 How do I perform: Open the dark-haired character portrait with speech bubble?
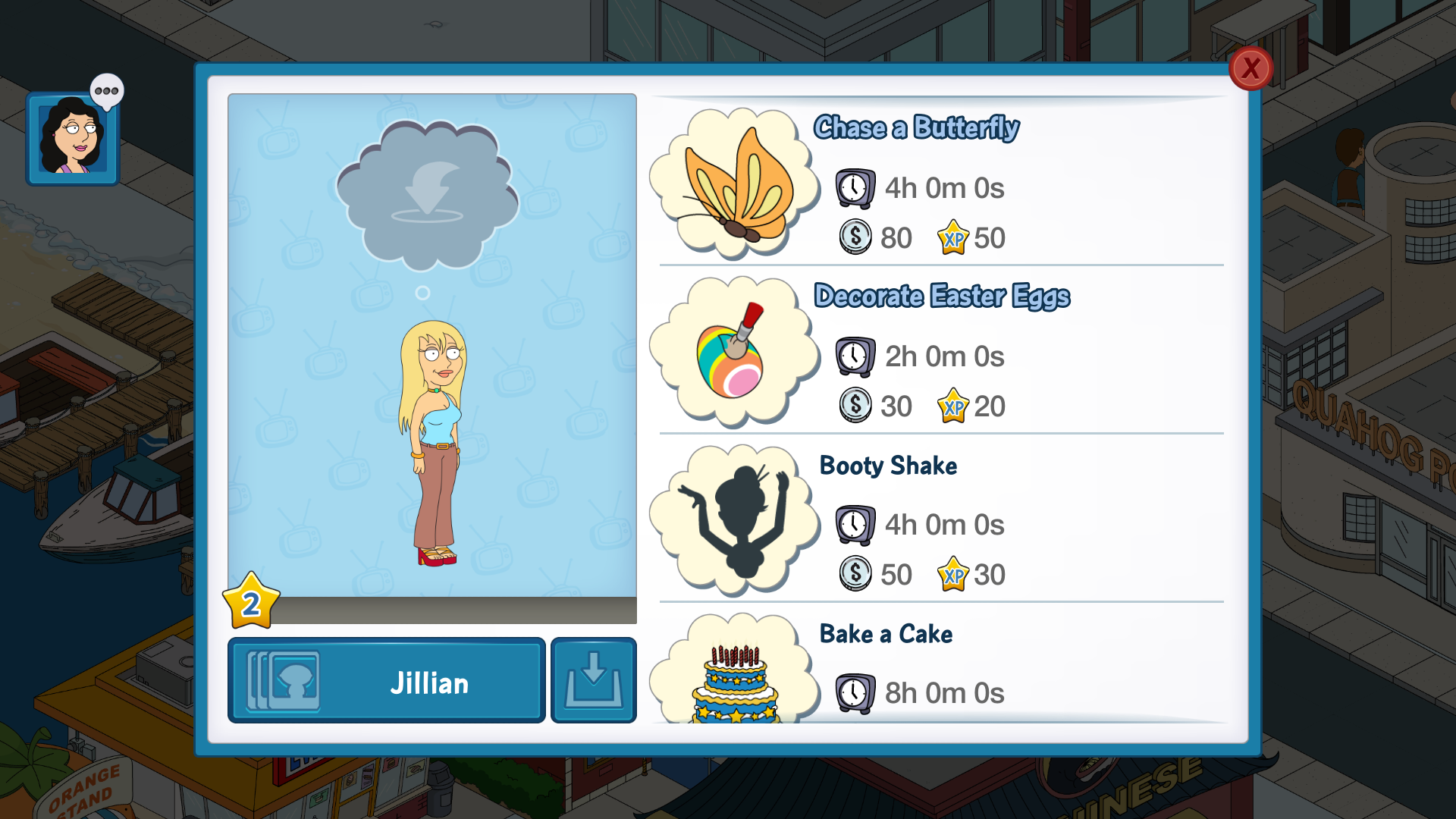(x=73, y=139)
